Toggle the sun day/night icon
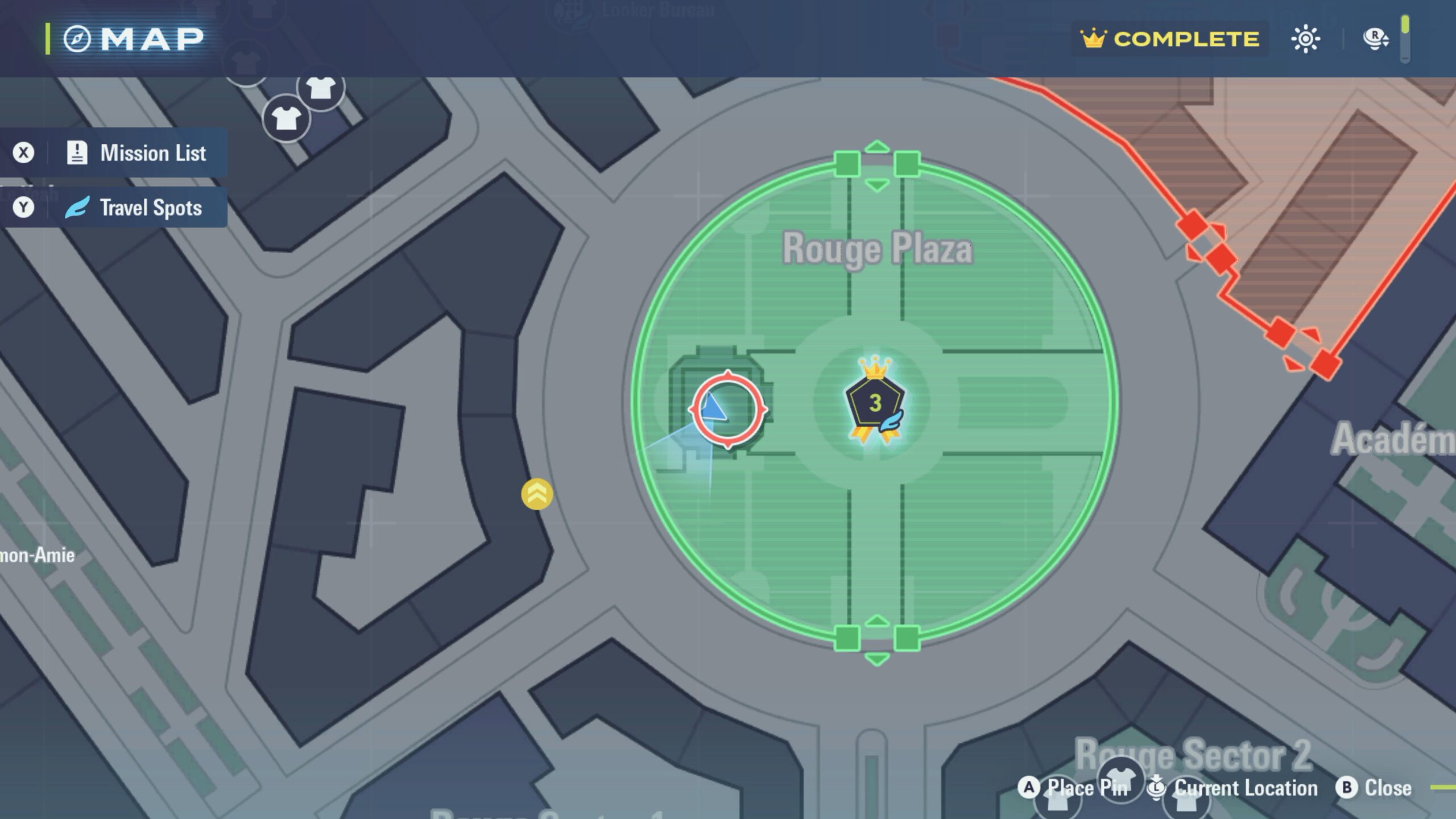 point(1305,39)
